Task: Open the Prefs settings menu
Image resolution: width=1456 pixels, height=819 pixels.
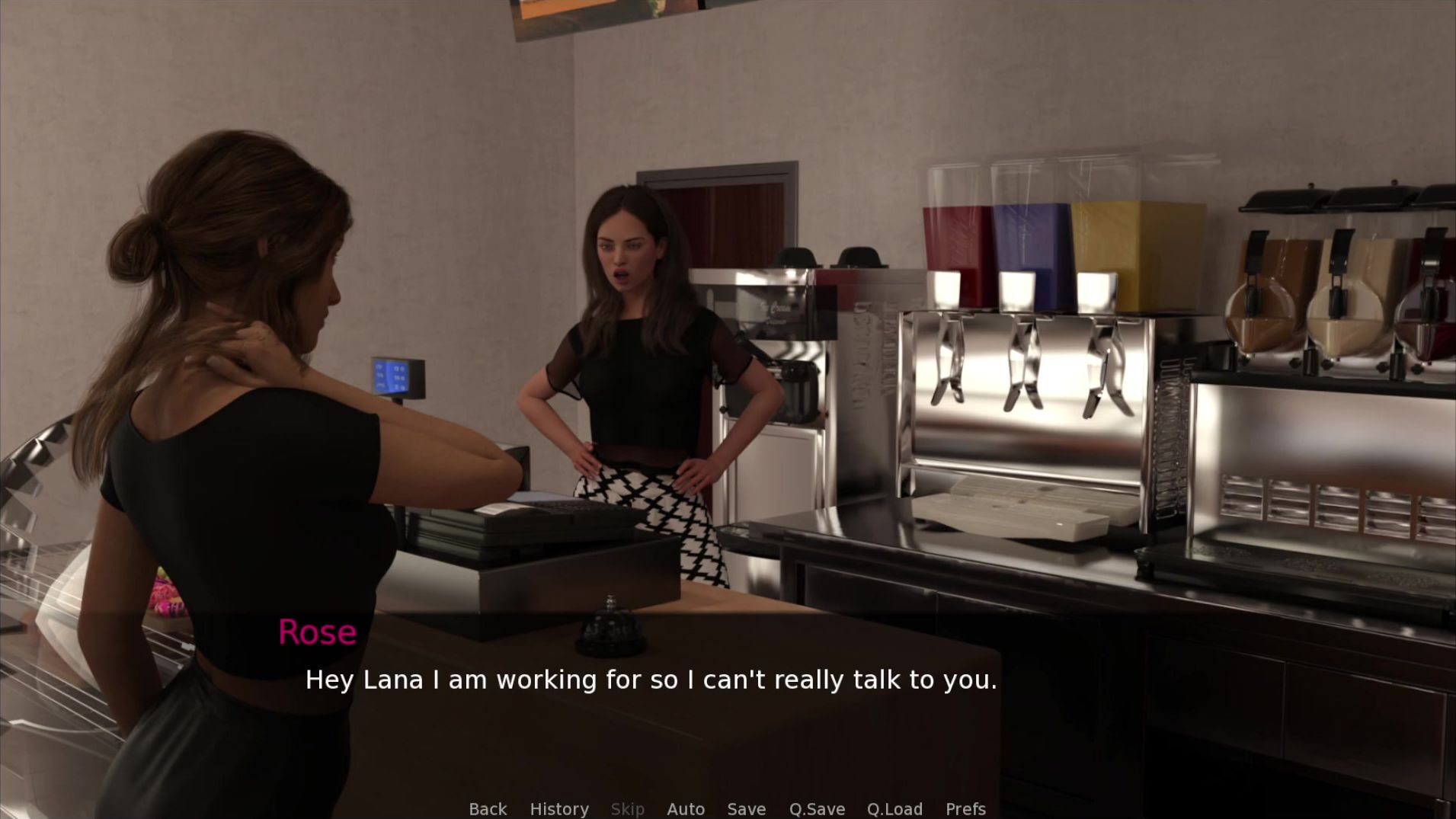Action: [965, 808]
